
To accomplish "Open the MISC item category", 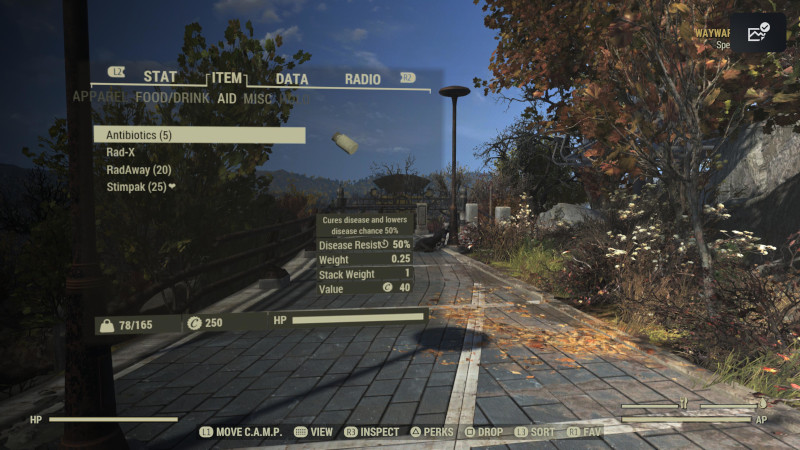I will coord(258,98).
